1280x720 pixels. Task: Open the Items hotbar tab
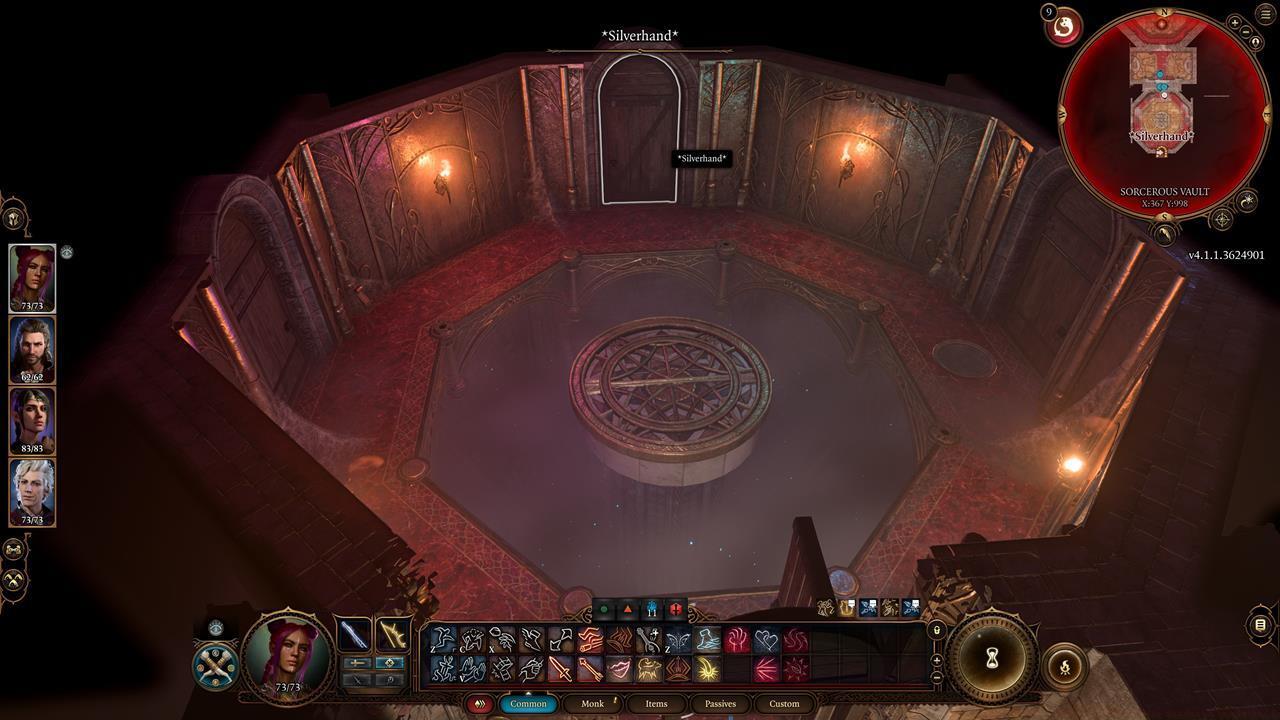coord(656,703)
